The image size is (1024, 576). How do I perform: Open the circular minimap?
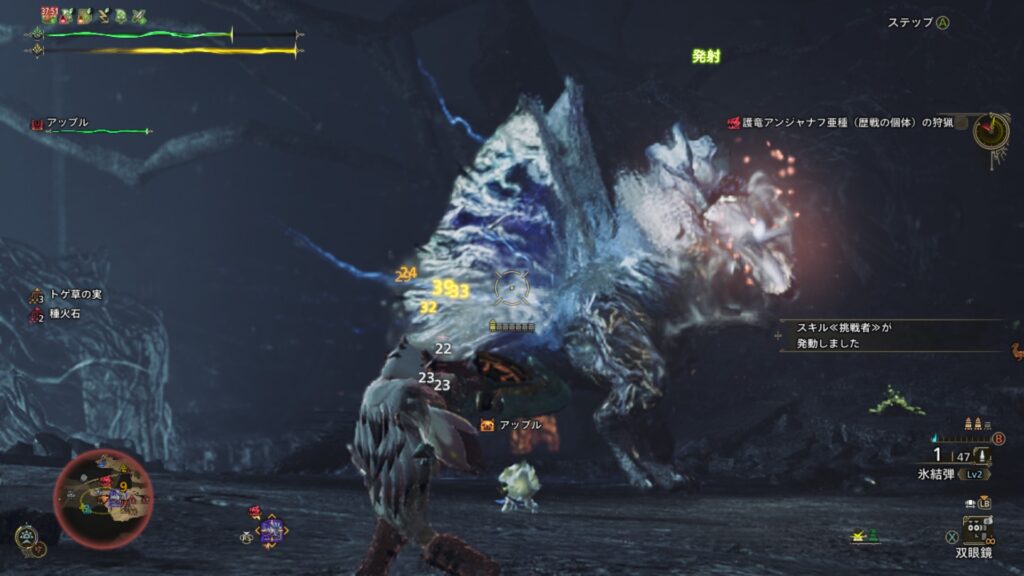click(x=103, y=499)
